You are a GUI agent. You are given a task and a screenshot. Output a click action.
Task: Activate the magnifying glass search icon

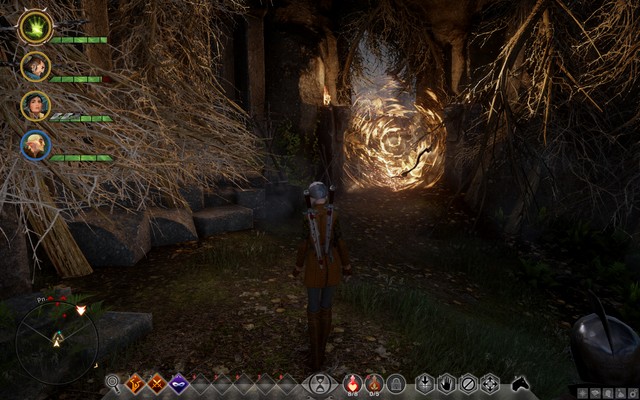pyautogui.click(x=113, y=383)
